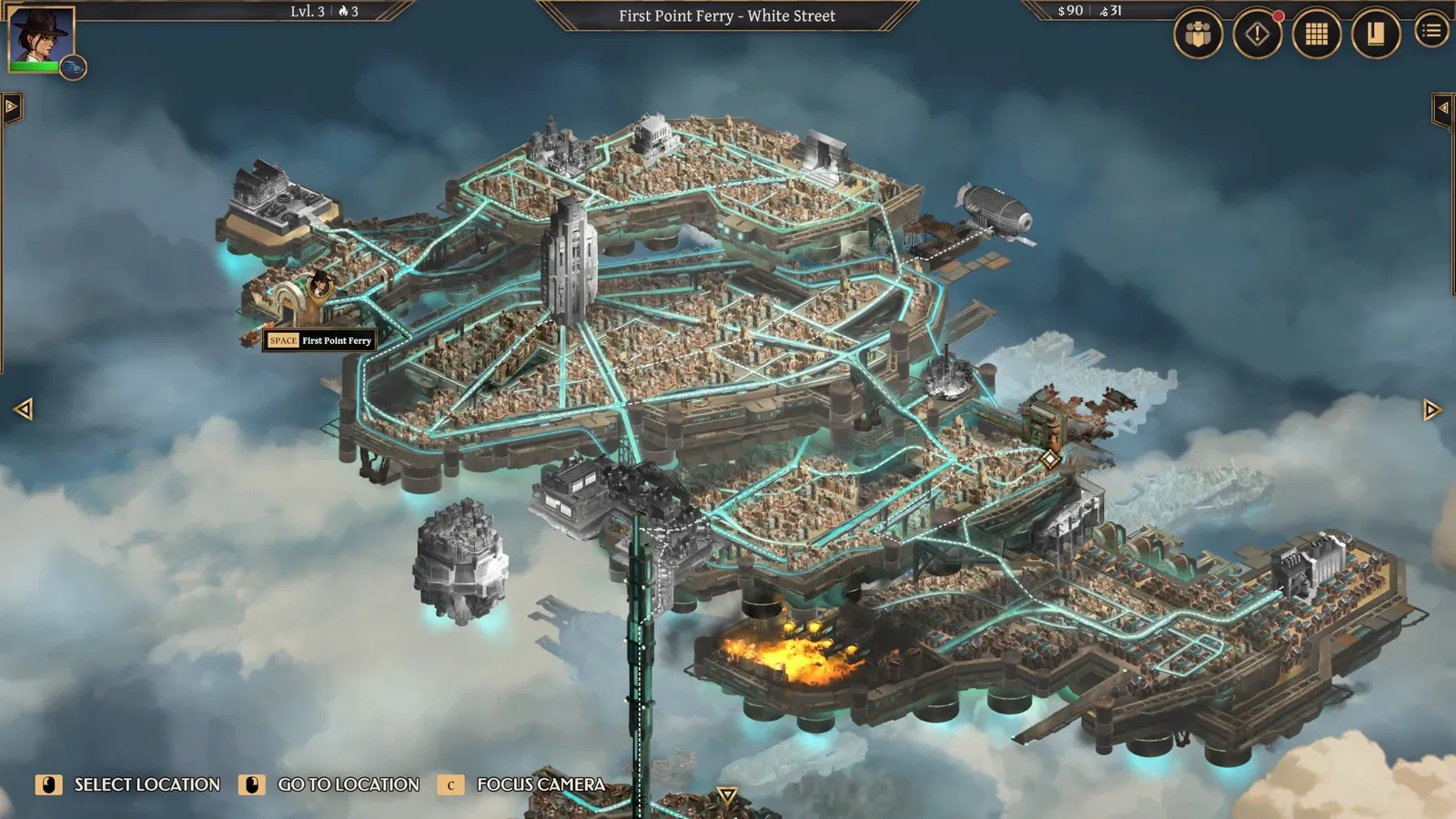Image resolution: width=1456 pixels, height=819 pixels.
Task: Pan the map left with arrow
Action: (24, 409)
